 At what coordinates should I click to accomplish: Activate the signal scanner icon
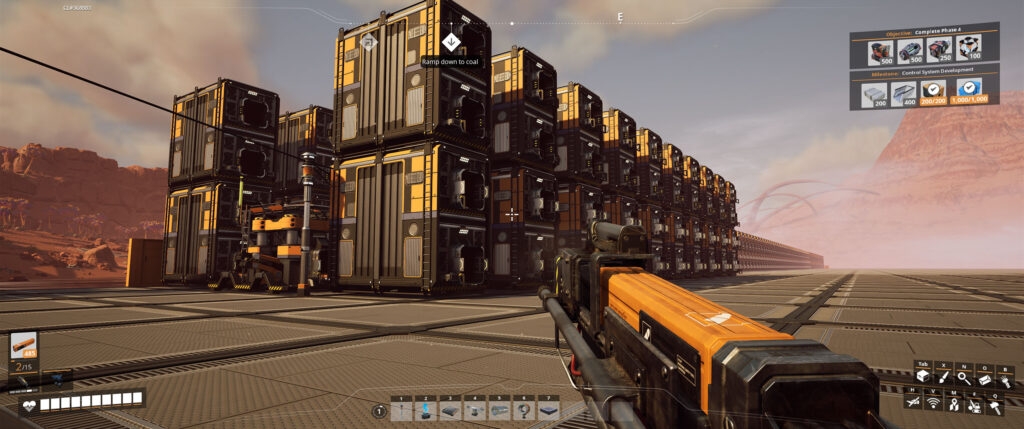[934, 402]
